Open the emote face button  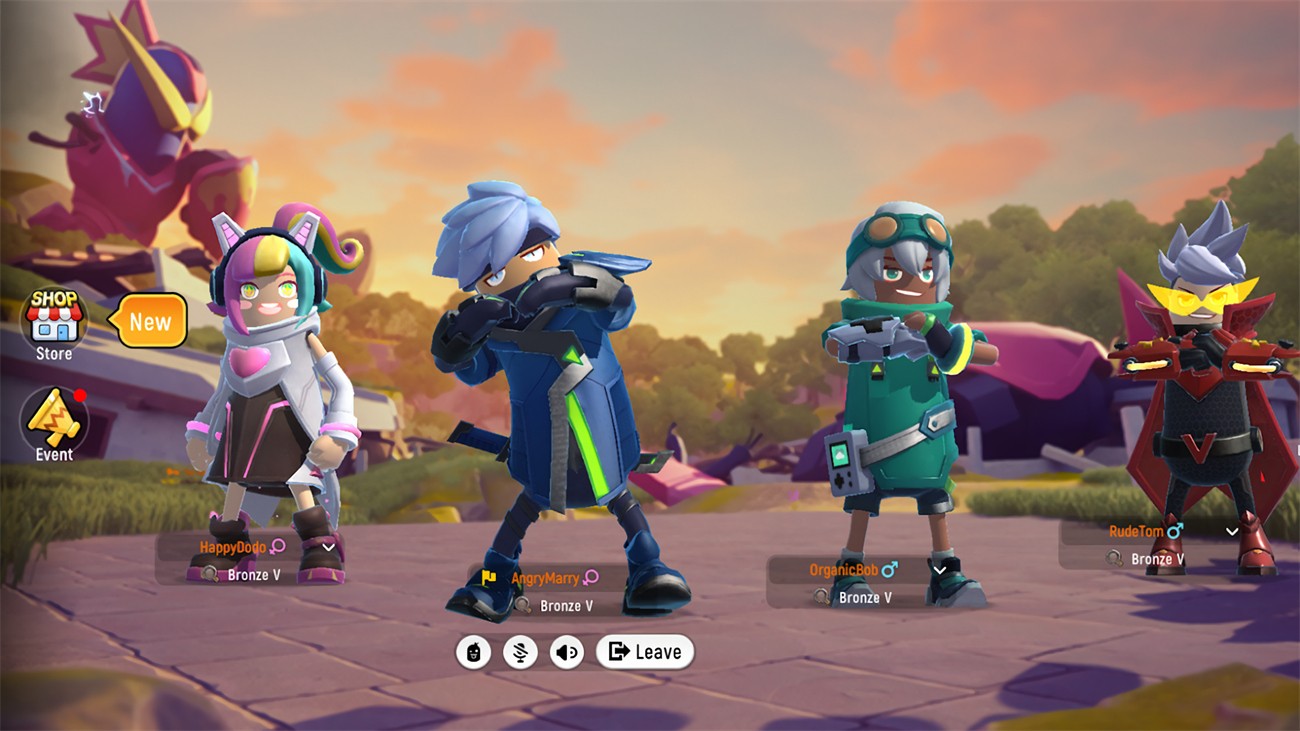(473, 653)
